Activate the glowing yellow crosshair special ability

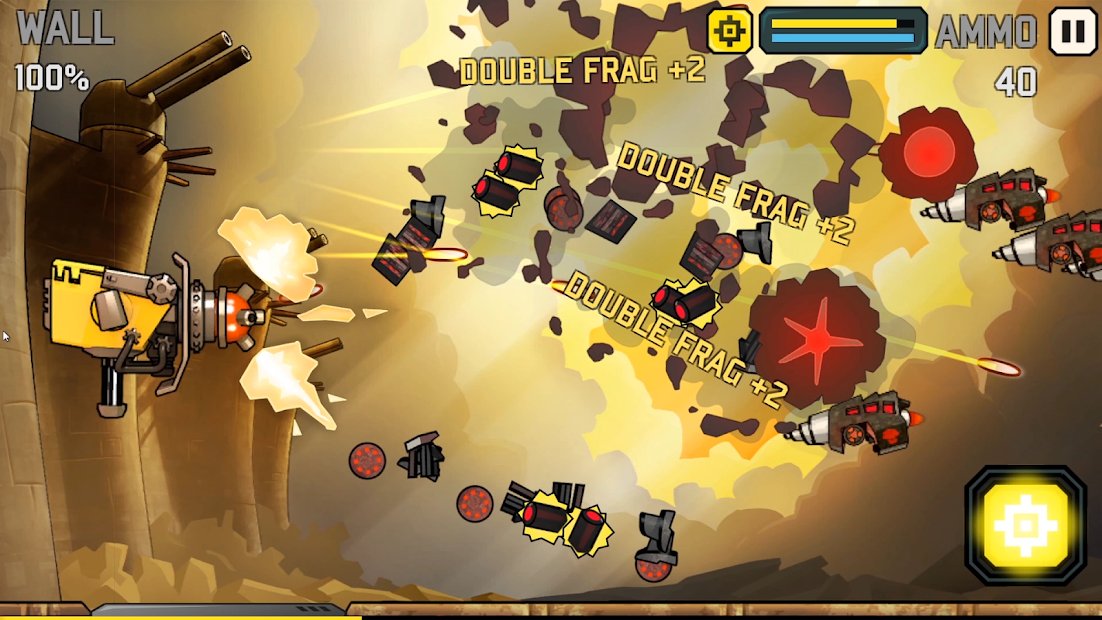(x=1025, y=525)
